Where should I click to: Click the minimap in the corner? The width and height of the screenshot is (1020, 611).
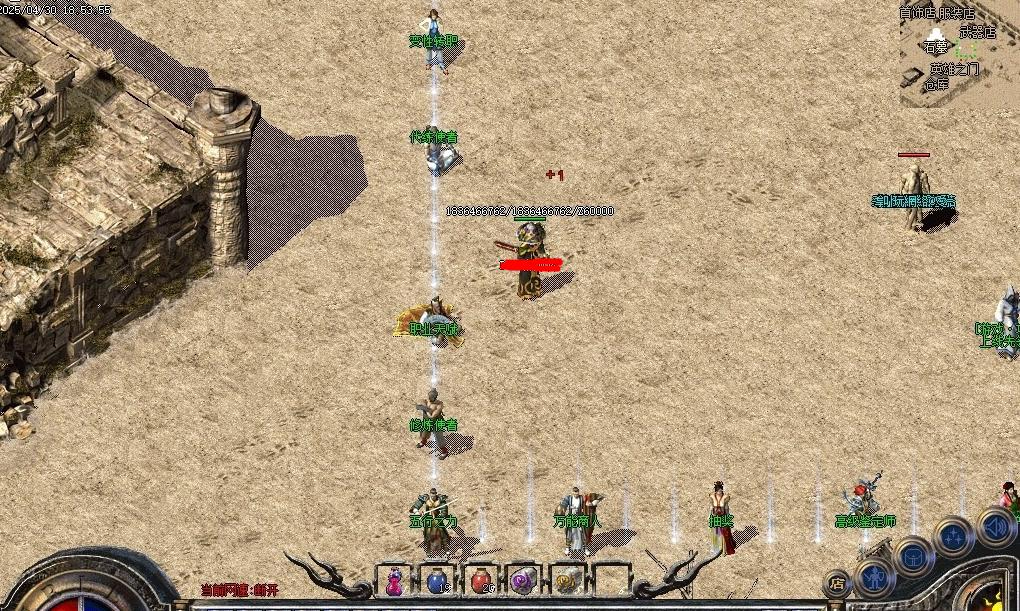tap(958, 54)
